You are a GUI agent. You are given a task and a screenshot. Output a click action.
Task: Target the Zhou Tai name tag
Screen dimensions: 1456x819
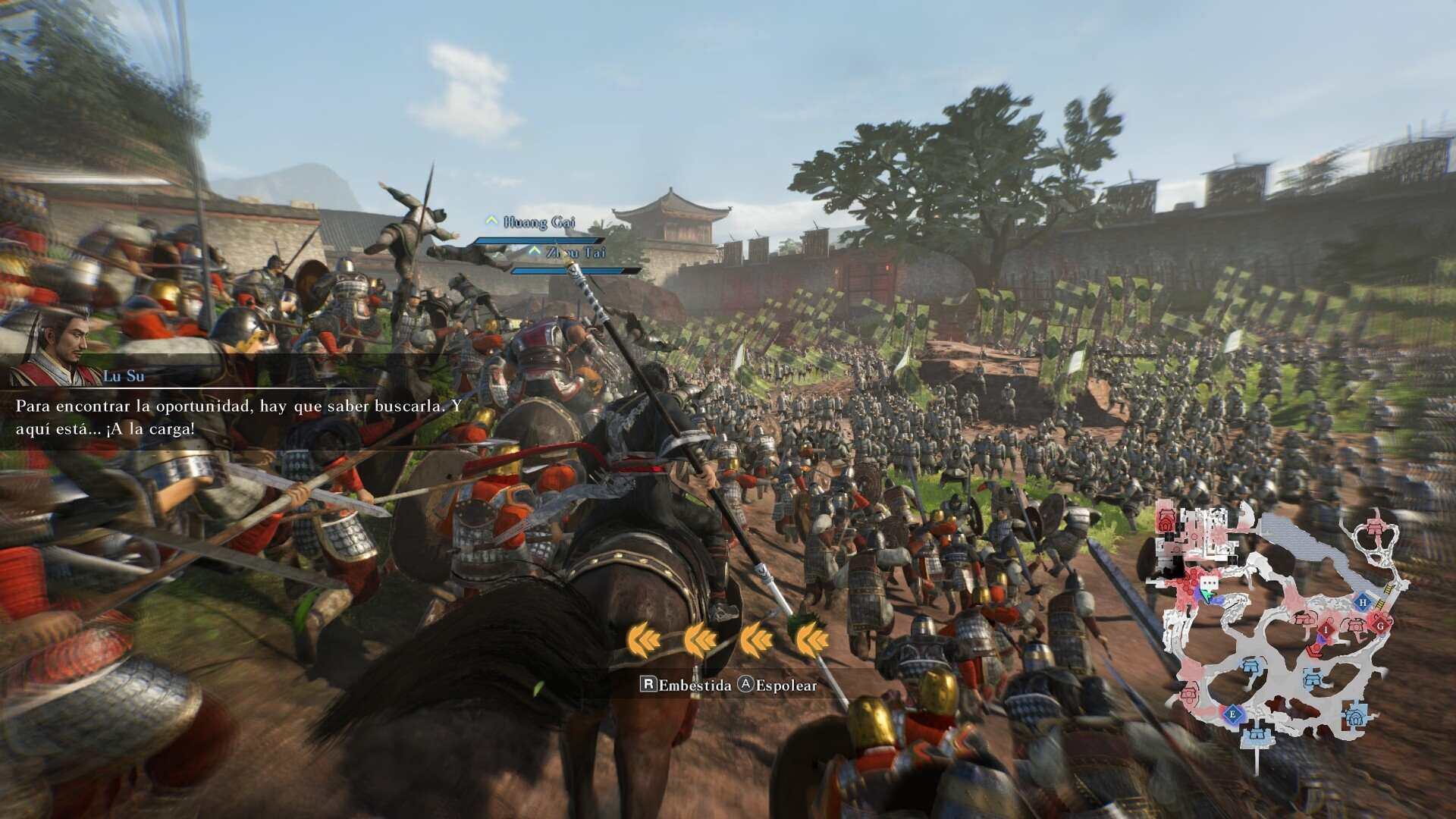(x=576, y=253)
